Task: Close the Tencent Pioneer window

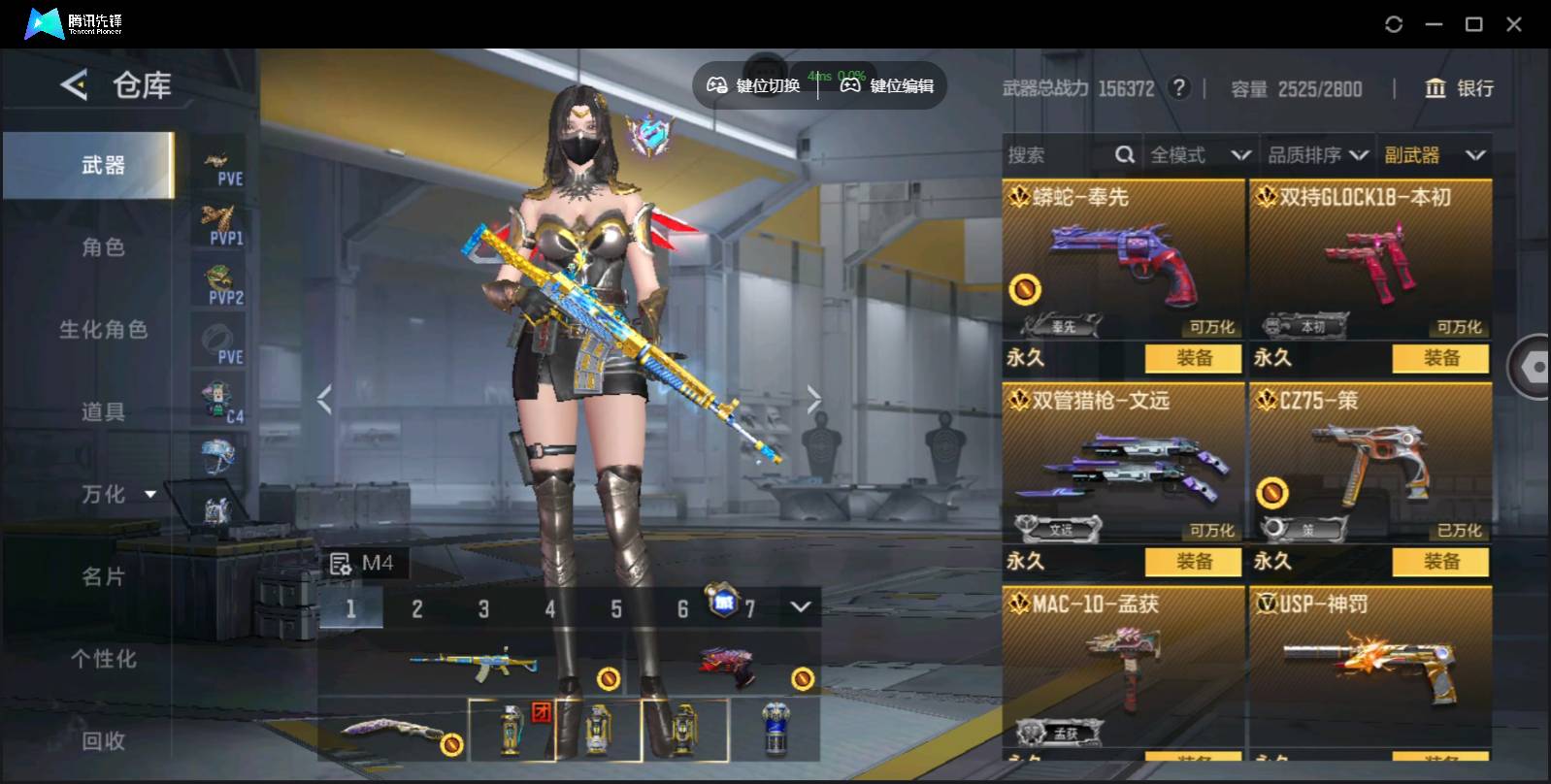Action: point(1513,24)
